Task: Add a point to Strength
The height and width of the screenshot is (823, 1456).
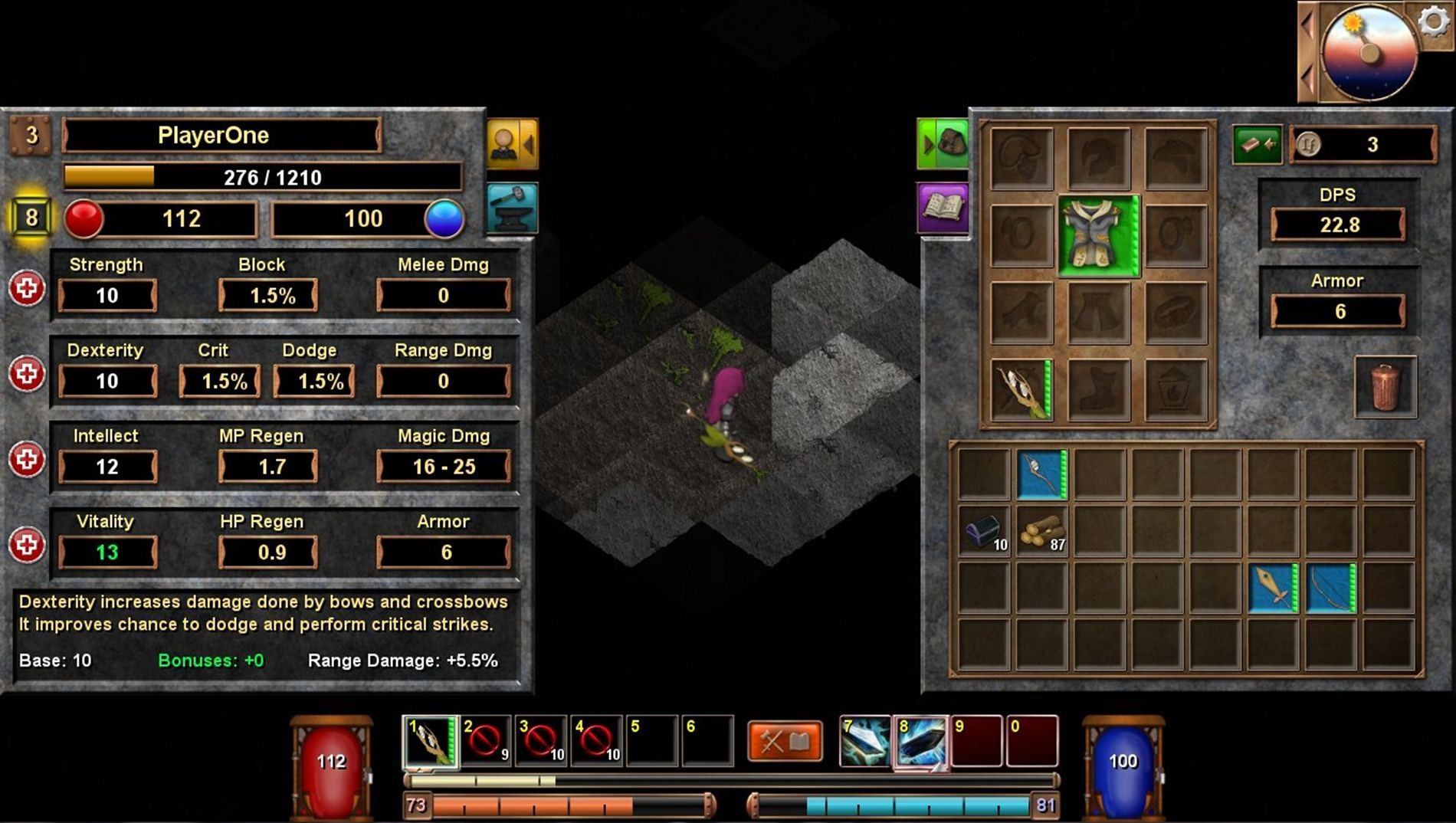Action: 28,289
